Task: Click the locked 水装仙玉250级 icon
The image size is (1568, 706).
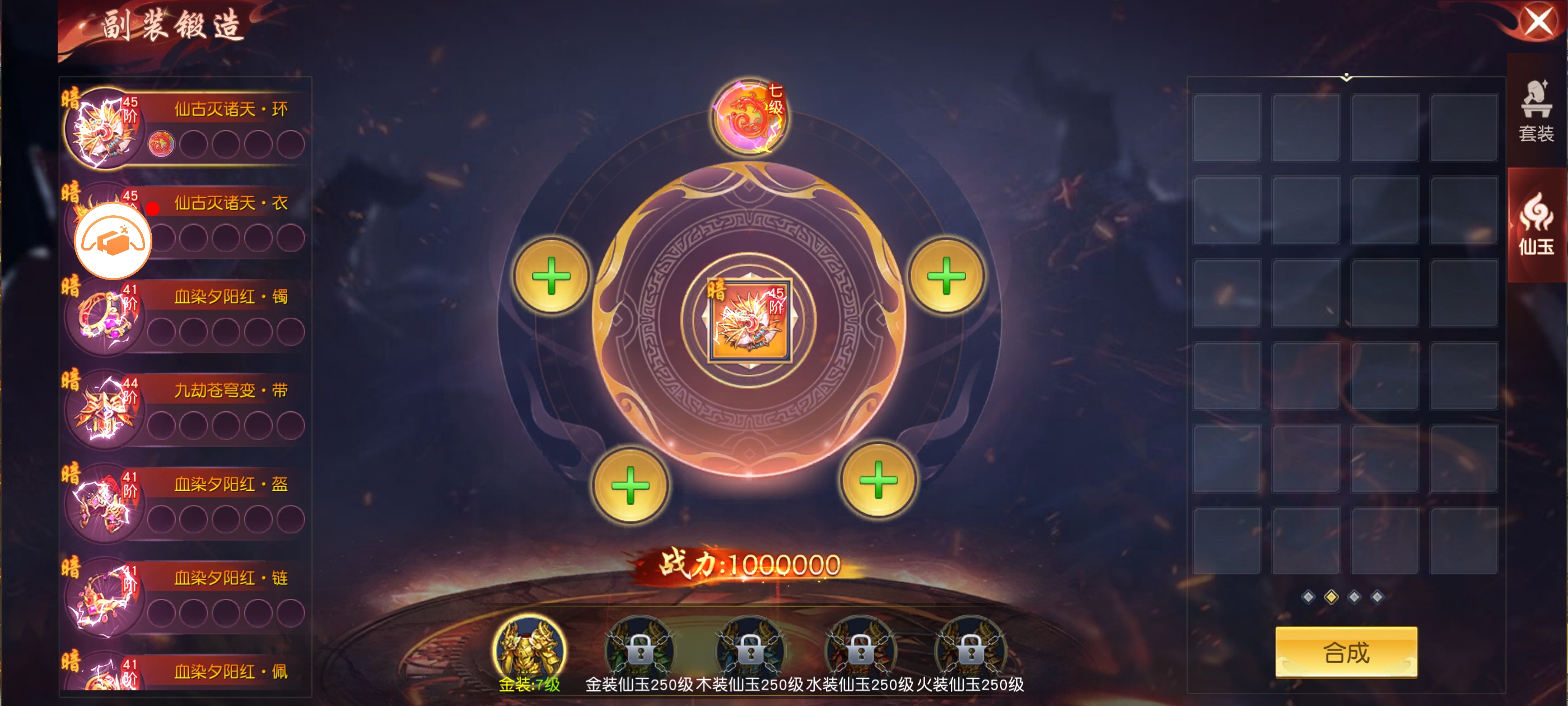Action: click(x=860, y=651)
